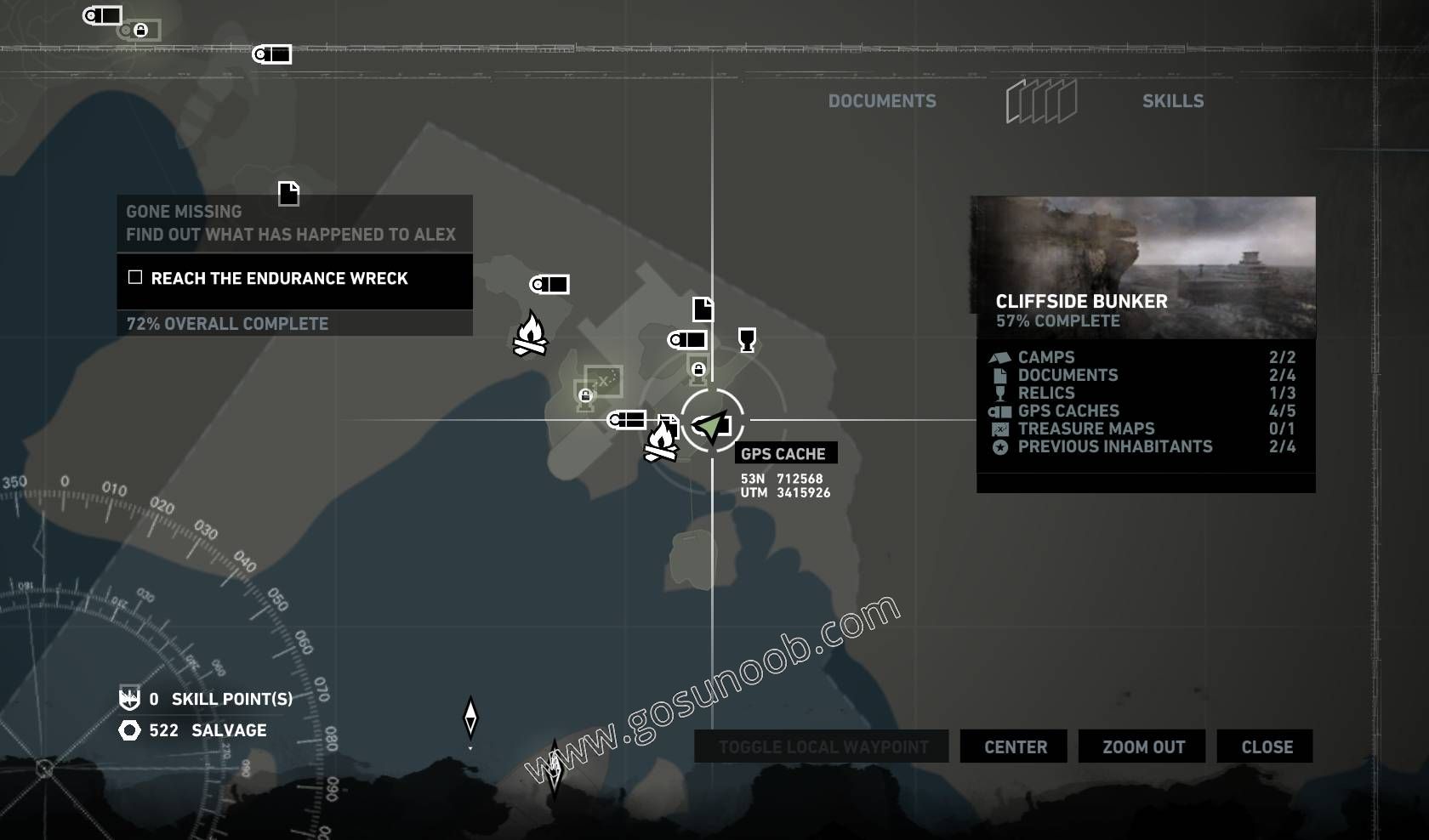Switch to the DOCUMENTS tab
This screenshot has width=1429, height=840.
click(x=883, y=100)
